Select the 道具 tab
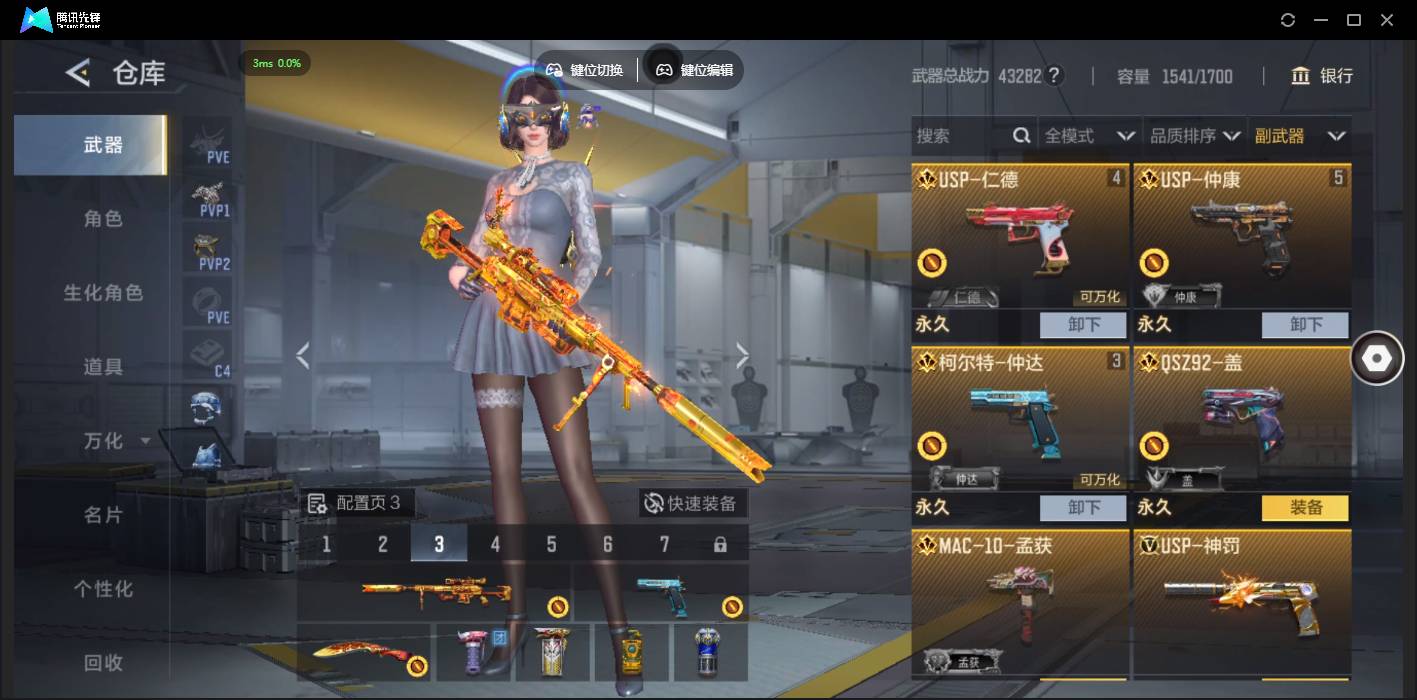 click(103, 367)
